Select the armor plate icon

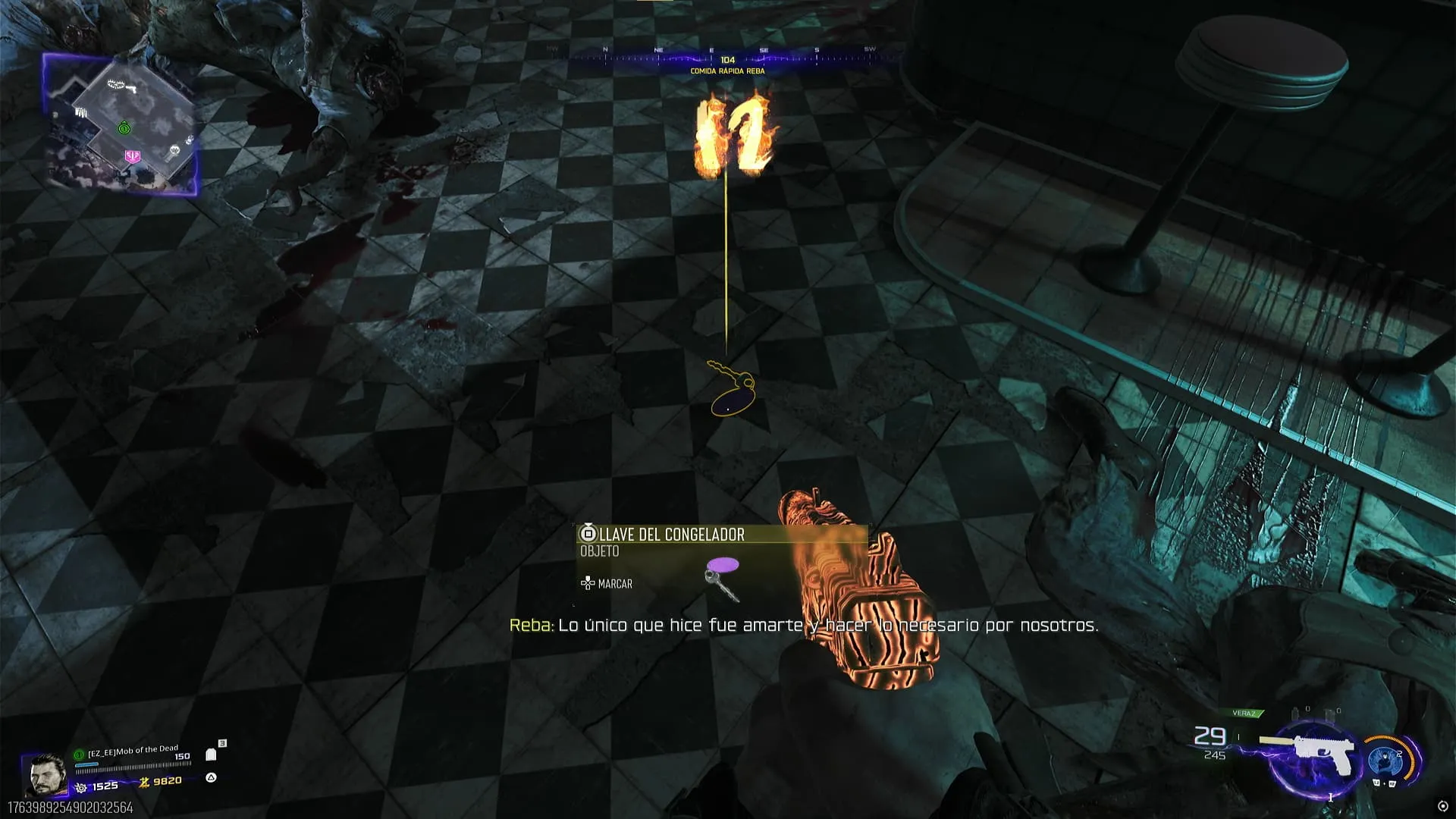coord(212,755)
